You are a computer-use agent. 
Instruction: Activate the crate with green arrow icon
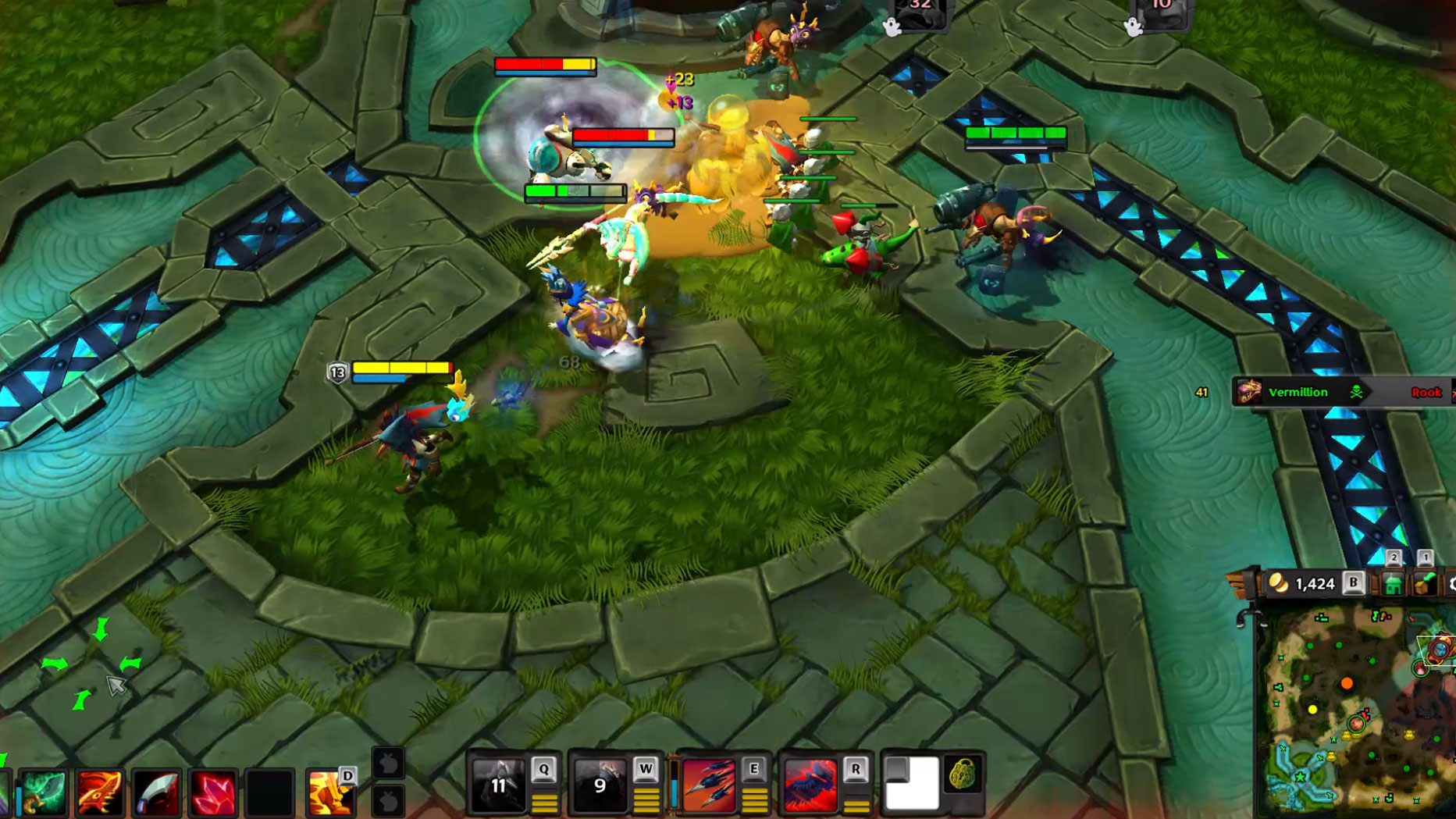[x=1425, y=584]
